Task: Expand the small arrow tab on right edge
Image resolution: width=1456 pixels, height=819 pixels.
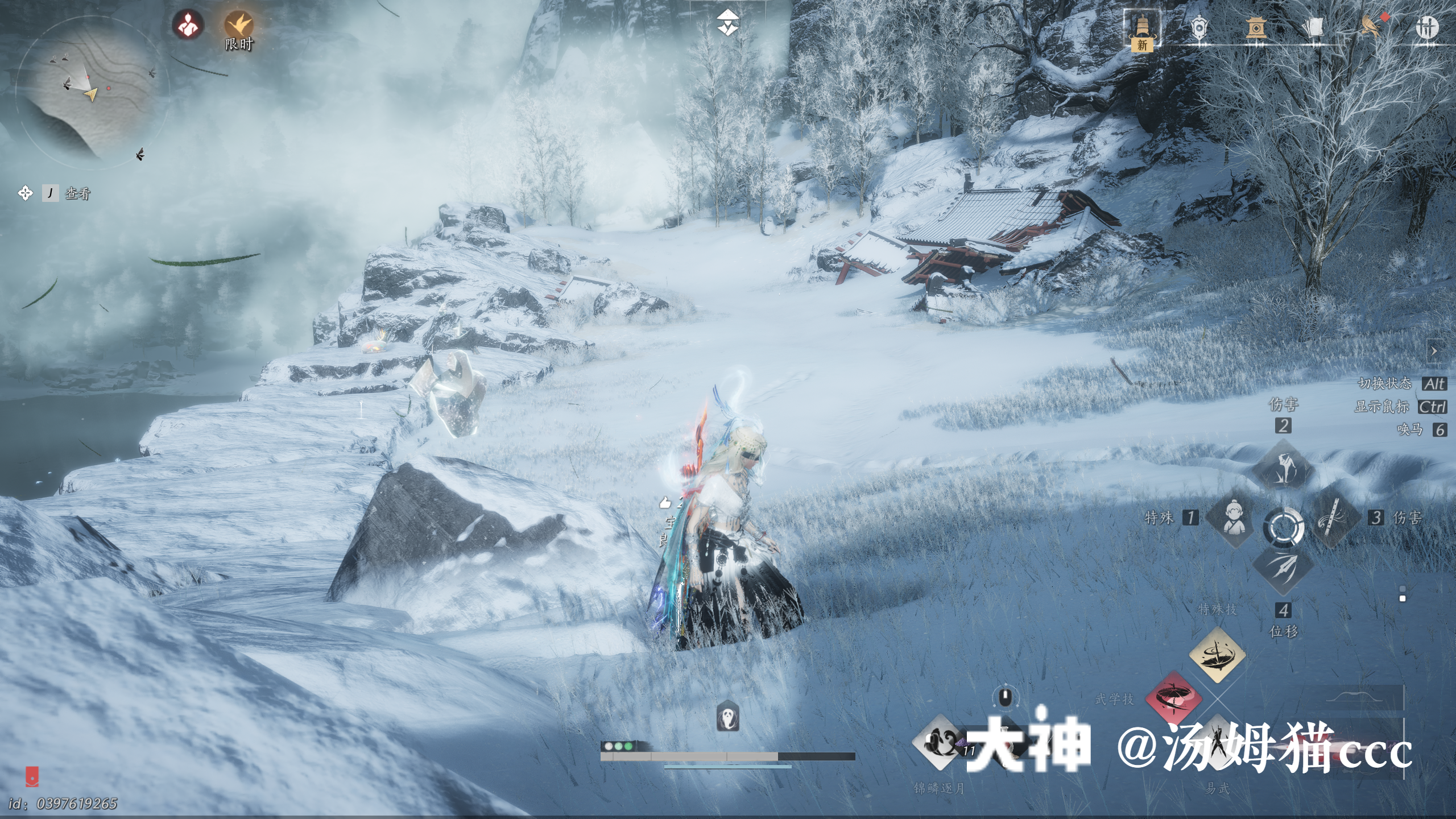Action: [1434, 351]
